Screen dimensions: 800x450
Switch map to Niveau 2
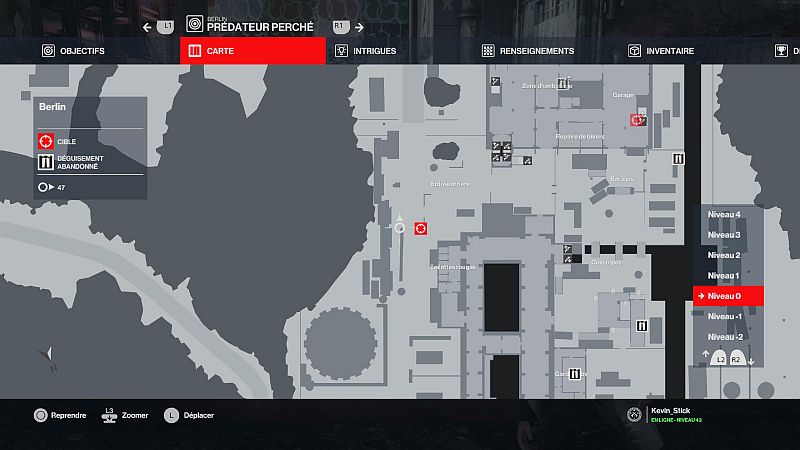(724, 255)
